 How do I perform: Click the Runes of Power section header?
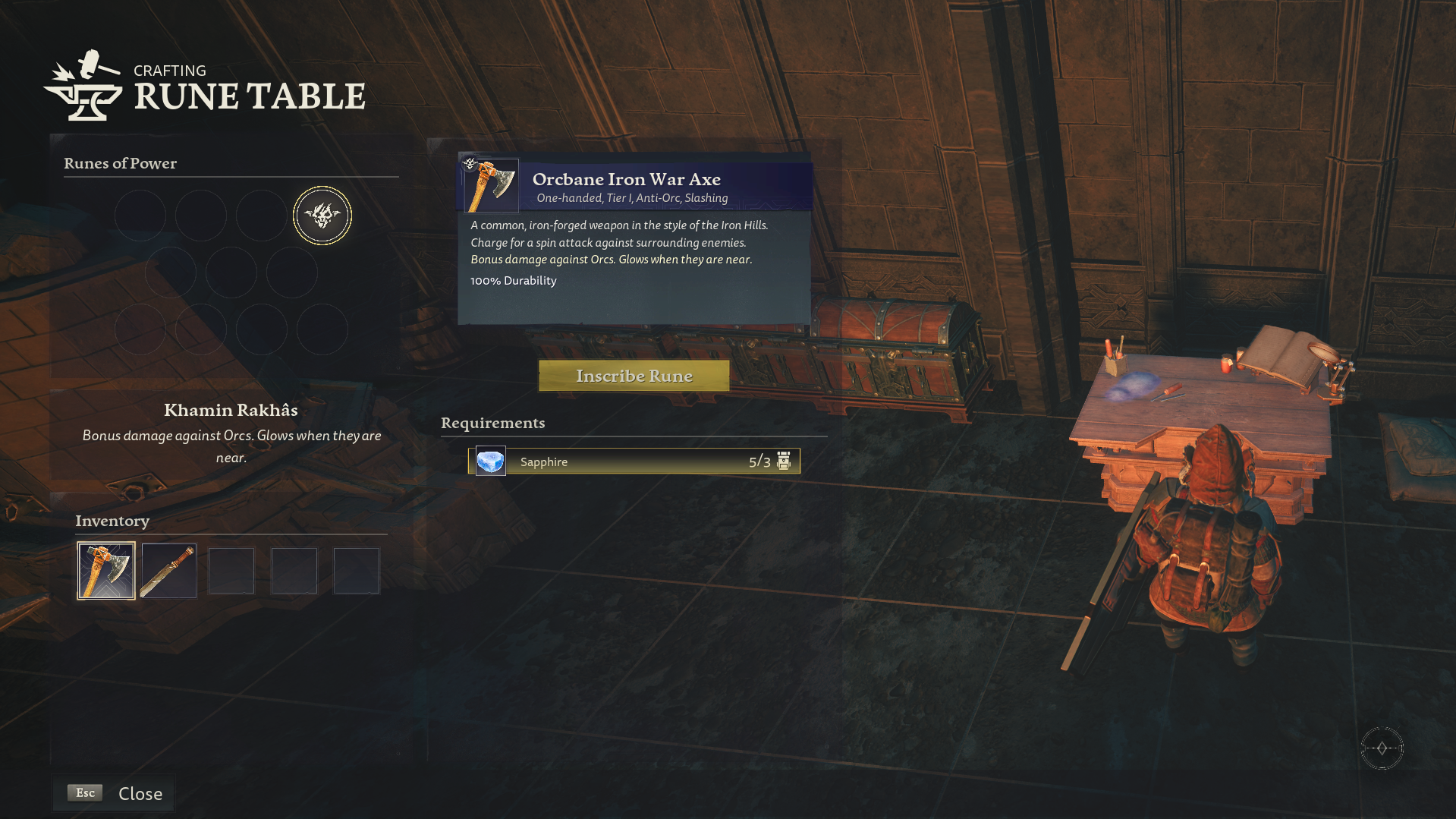121,163
